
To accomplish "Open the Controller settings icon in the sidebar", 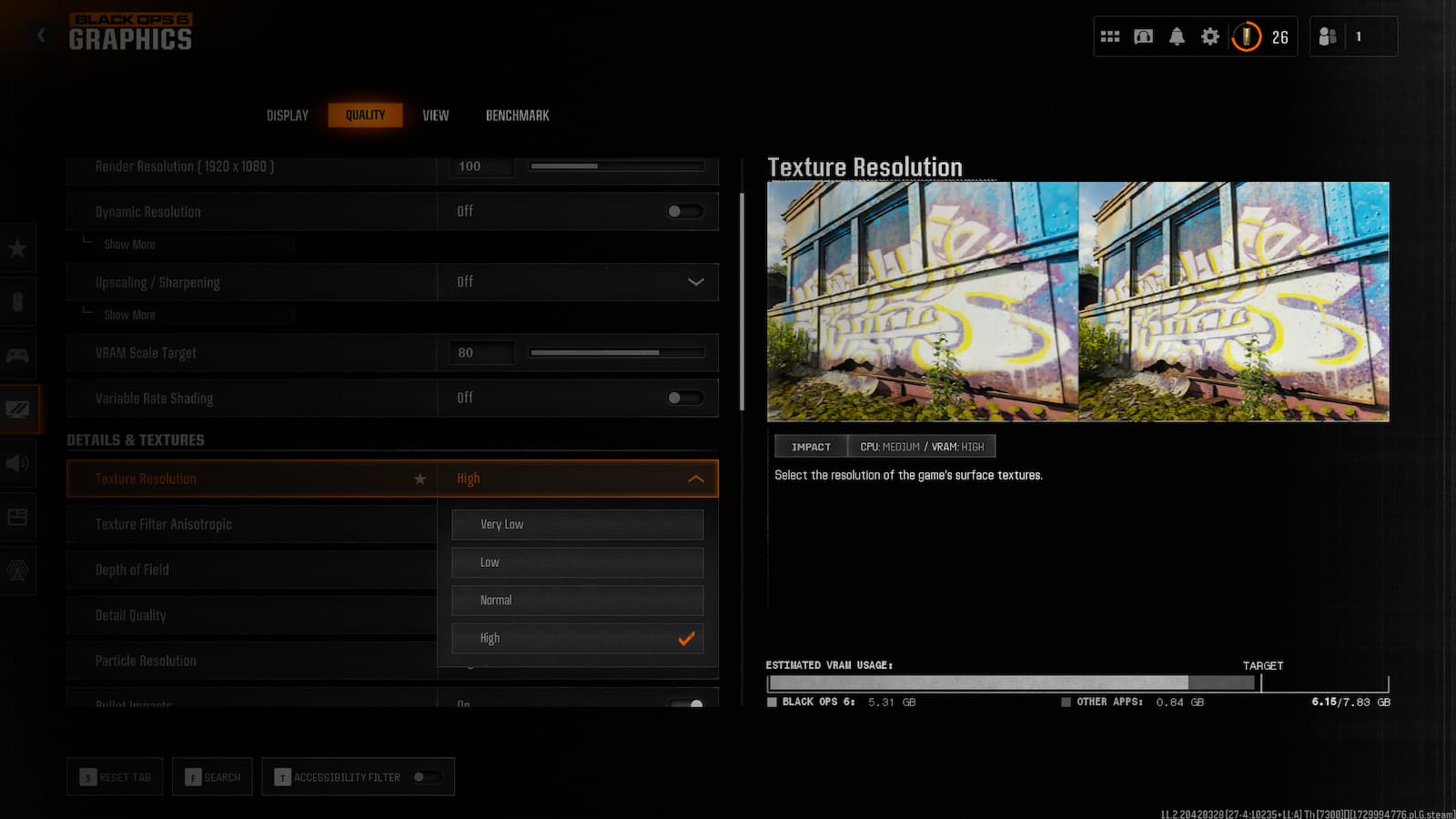I will click(18, 355).
